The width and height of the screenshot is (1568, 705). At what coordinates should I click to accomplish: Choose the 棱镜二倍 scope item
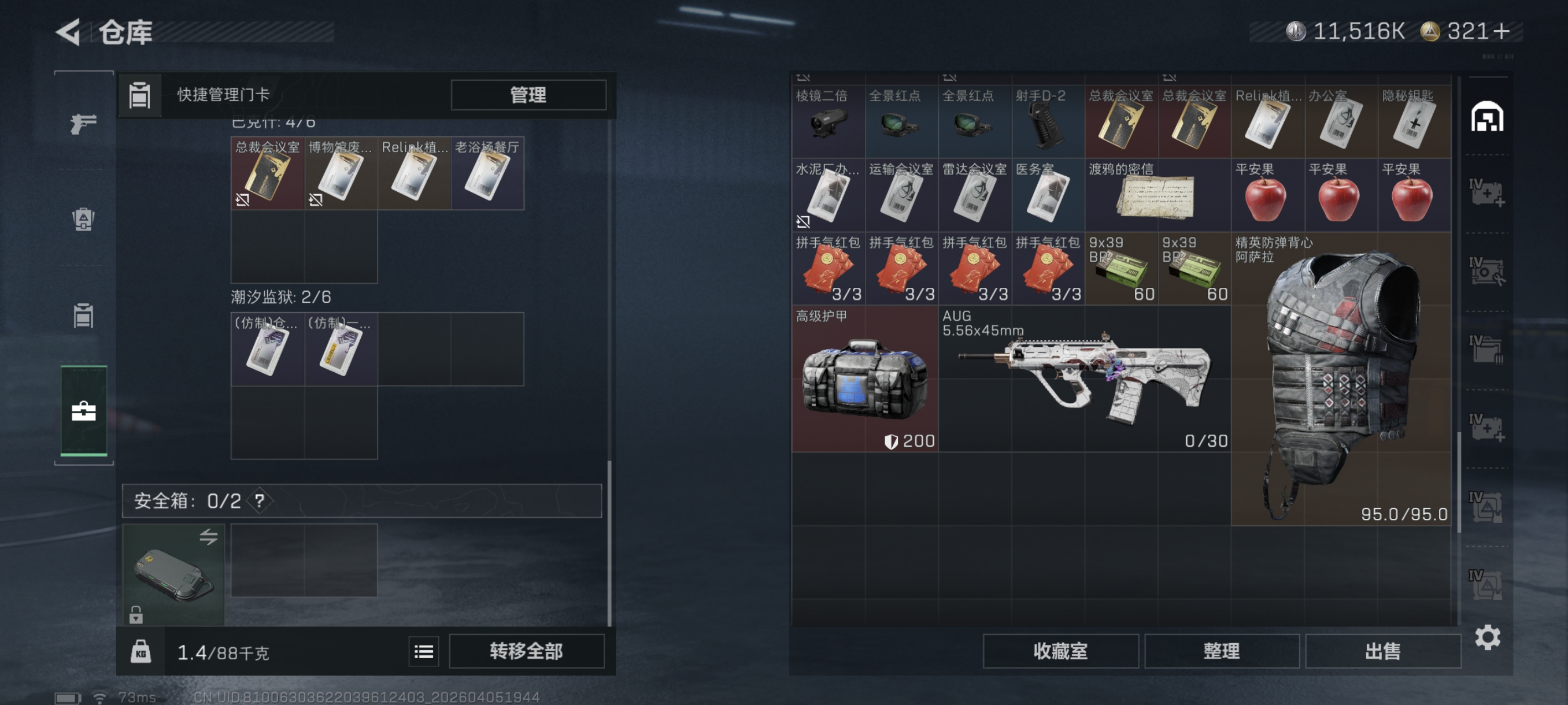[828, 122]
